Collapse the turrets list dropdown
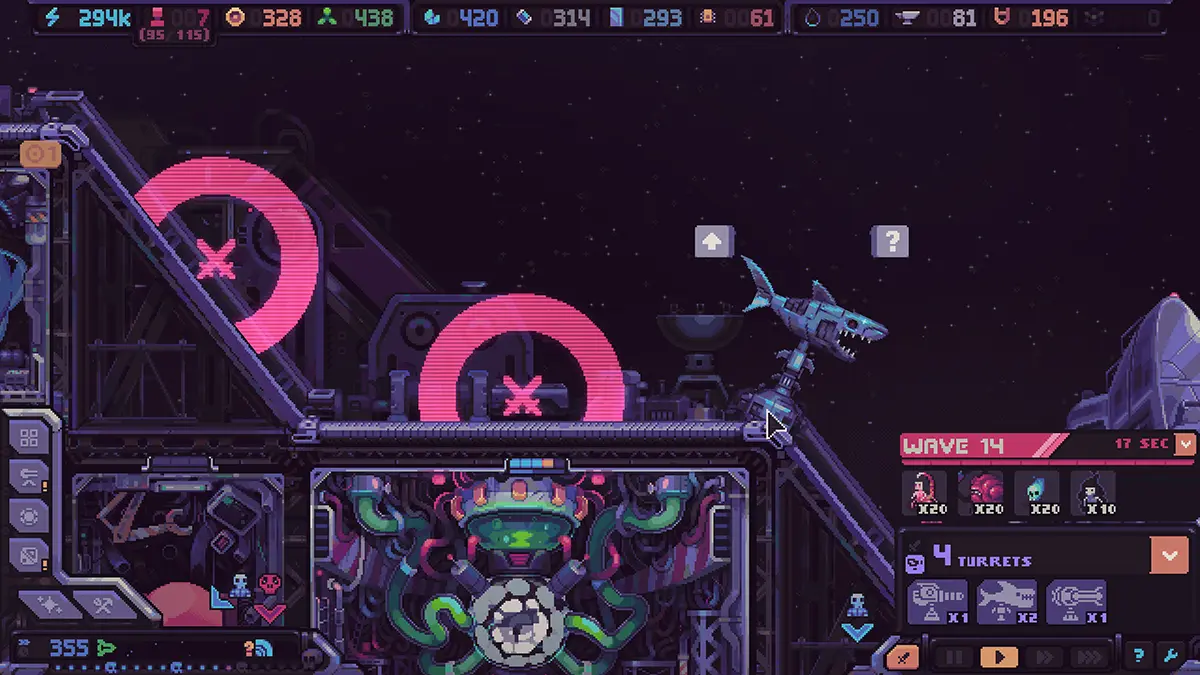 (x=1169, y=554)
